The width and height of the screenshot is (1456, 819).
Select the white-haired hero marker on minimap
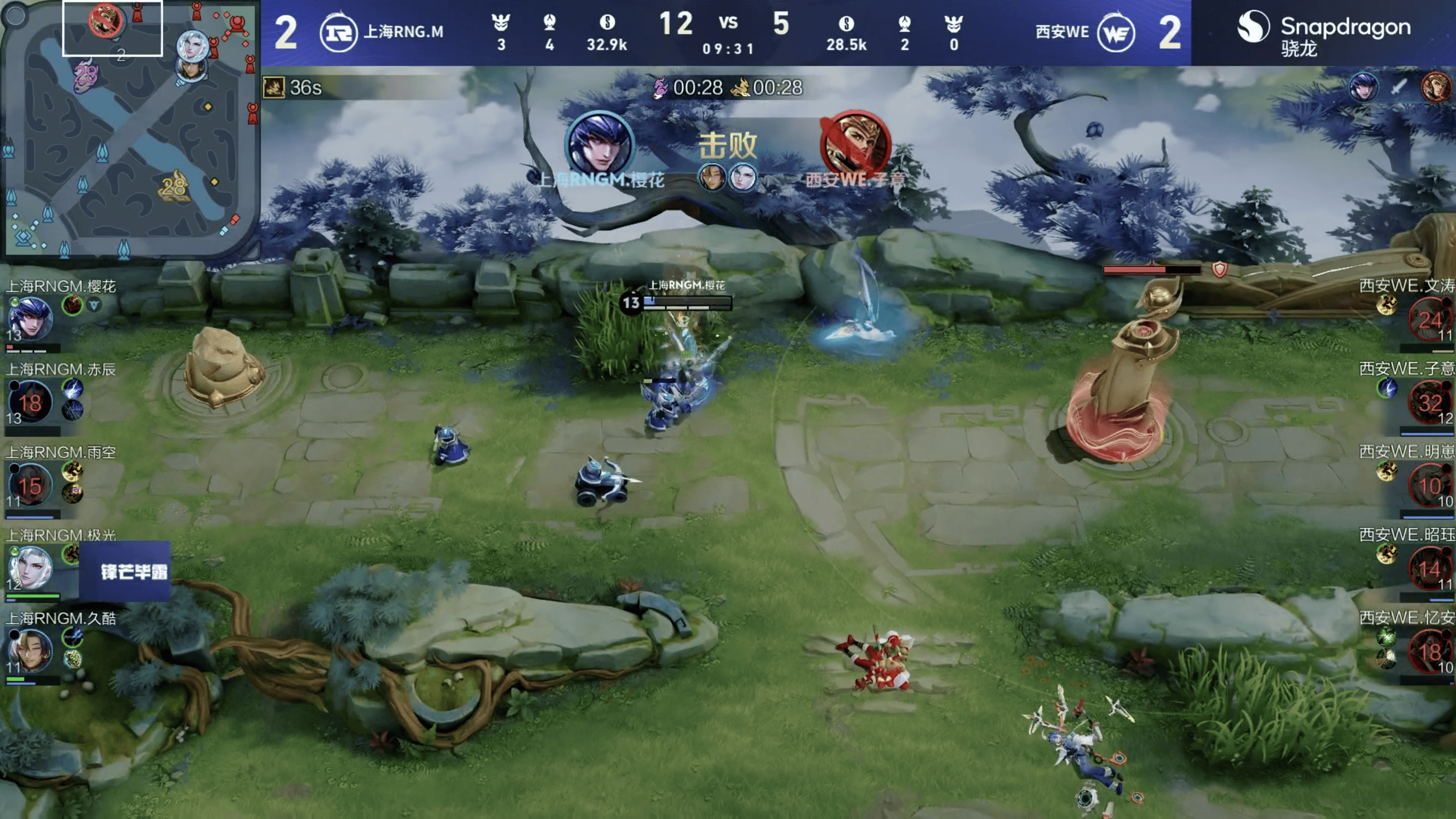pyautogui.click(x=192, y=45)
